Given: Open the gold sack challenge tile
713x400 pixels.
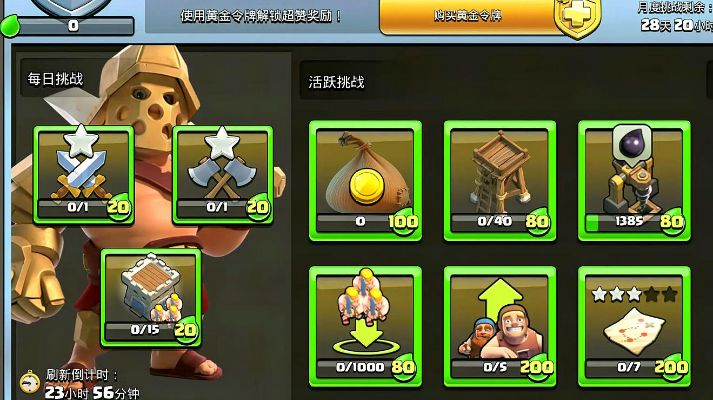Looking at the screenshot, I should coord(366,177).
